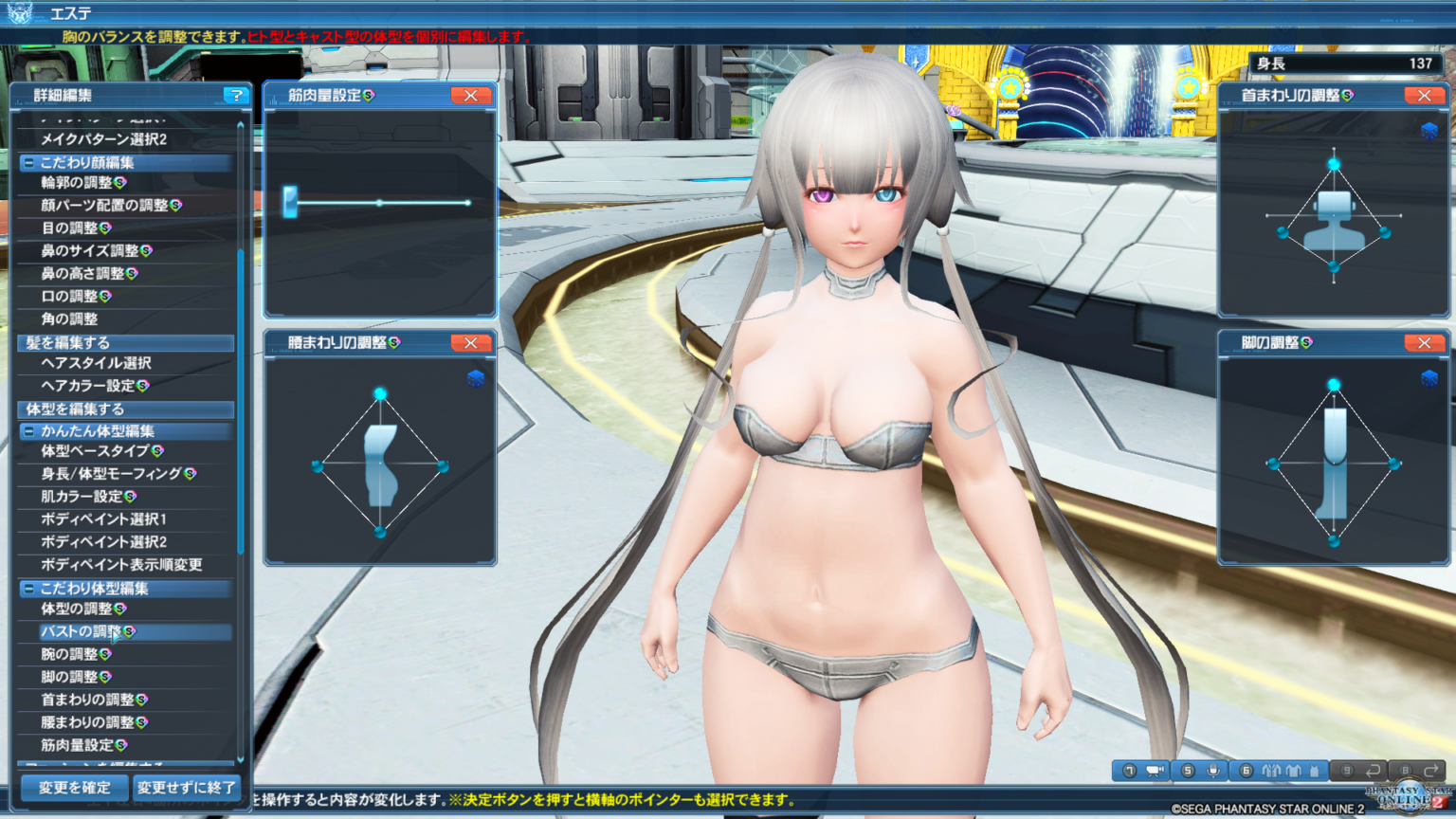Click the video camera icon in bottom toolbar
This screenshot has width=1456, height=819.
tap(1155, 771)
